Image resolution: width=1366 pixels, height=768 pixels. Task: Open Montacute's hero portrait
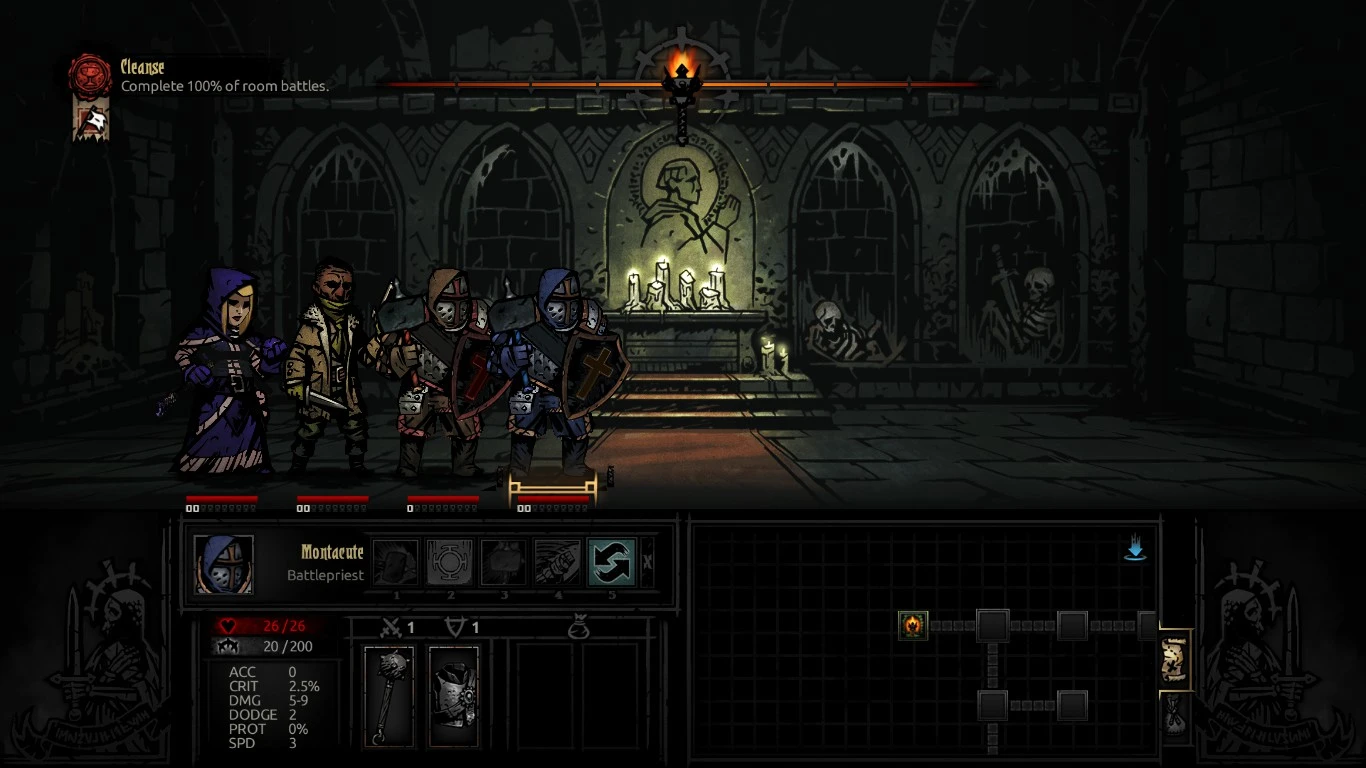[x=223, y=564]
